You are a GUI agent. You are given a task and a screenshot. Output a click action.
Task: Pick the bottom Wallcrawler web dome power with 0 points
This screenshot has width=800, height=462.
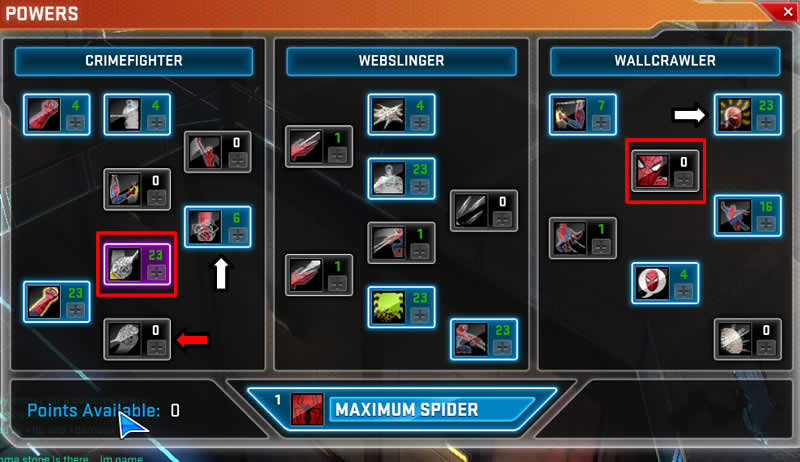click(731, 339)
